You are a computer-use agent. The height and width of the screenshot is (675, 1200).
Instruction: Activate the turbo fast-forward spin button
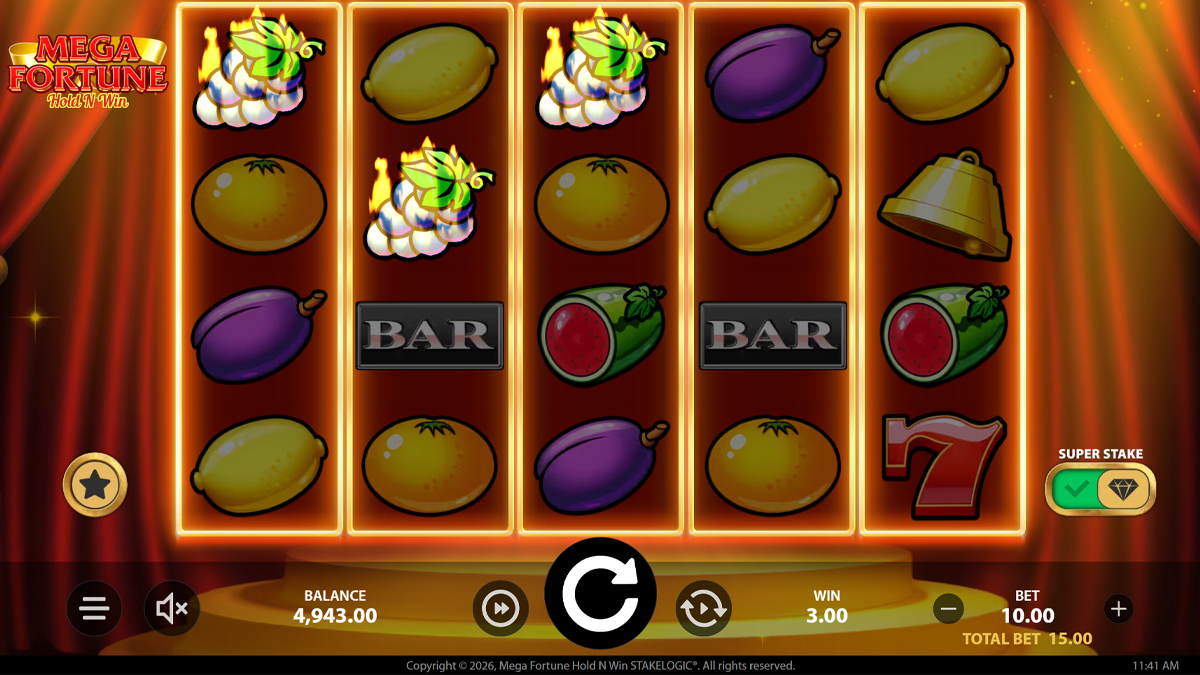pos(500,608)
